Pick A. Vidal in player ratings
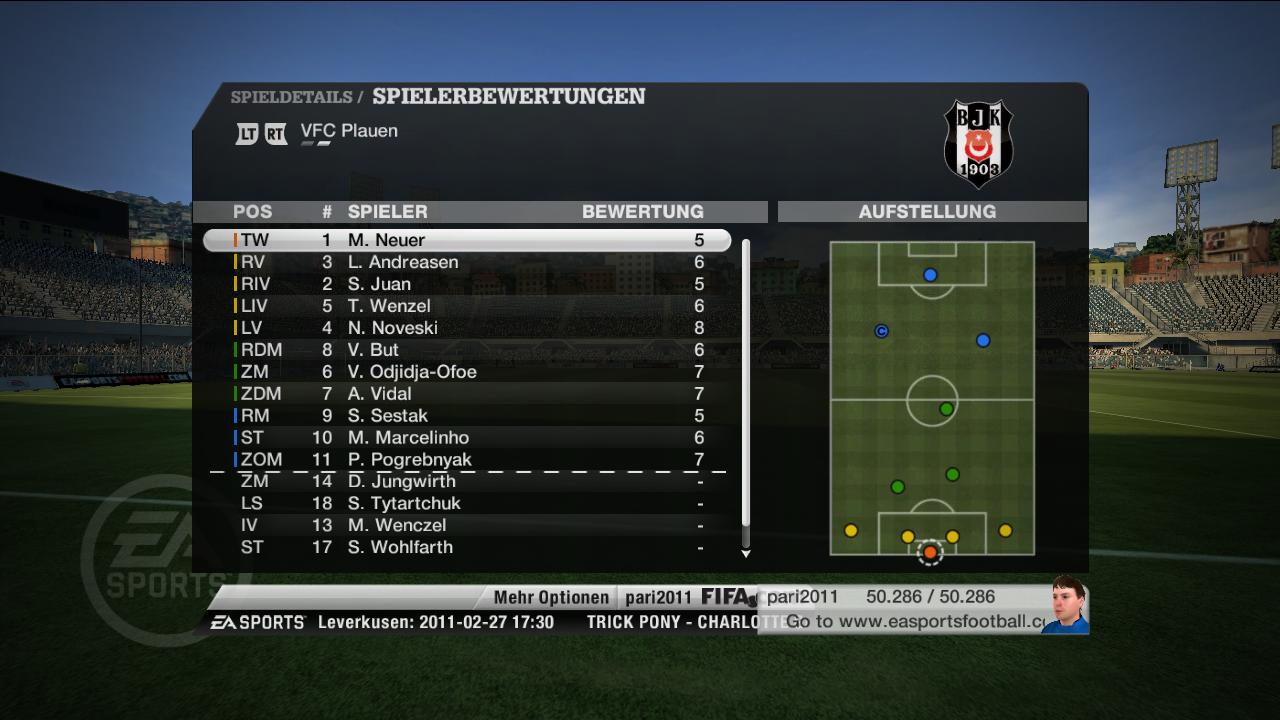Screen dimensions: 1280x720 [466, 394]
